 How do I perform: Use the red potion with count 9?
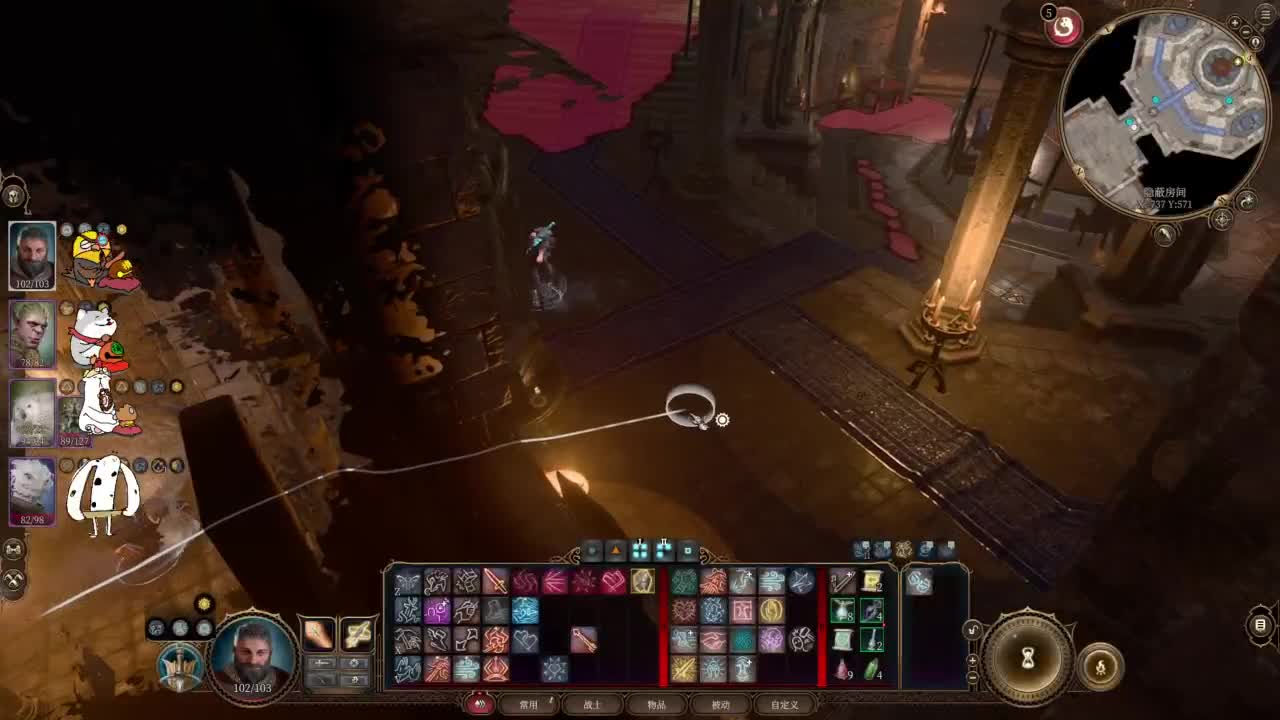pyautogui.click(x=843, y=668)
